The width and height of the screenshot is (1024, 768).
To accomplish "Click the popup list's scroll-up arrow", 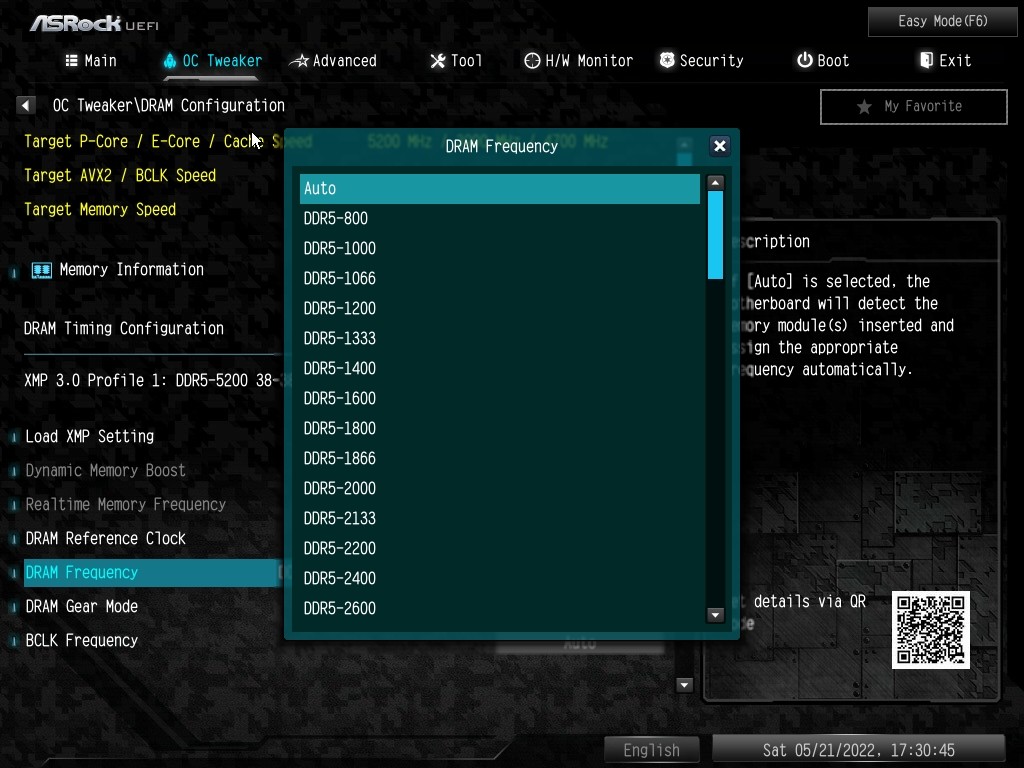I will point(715,183).
